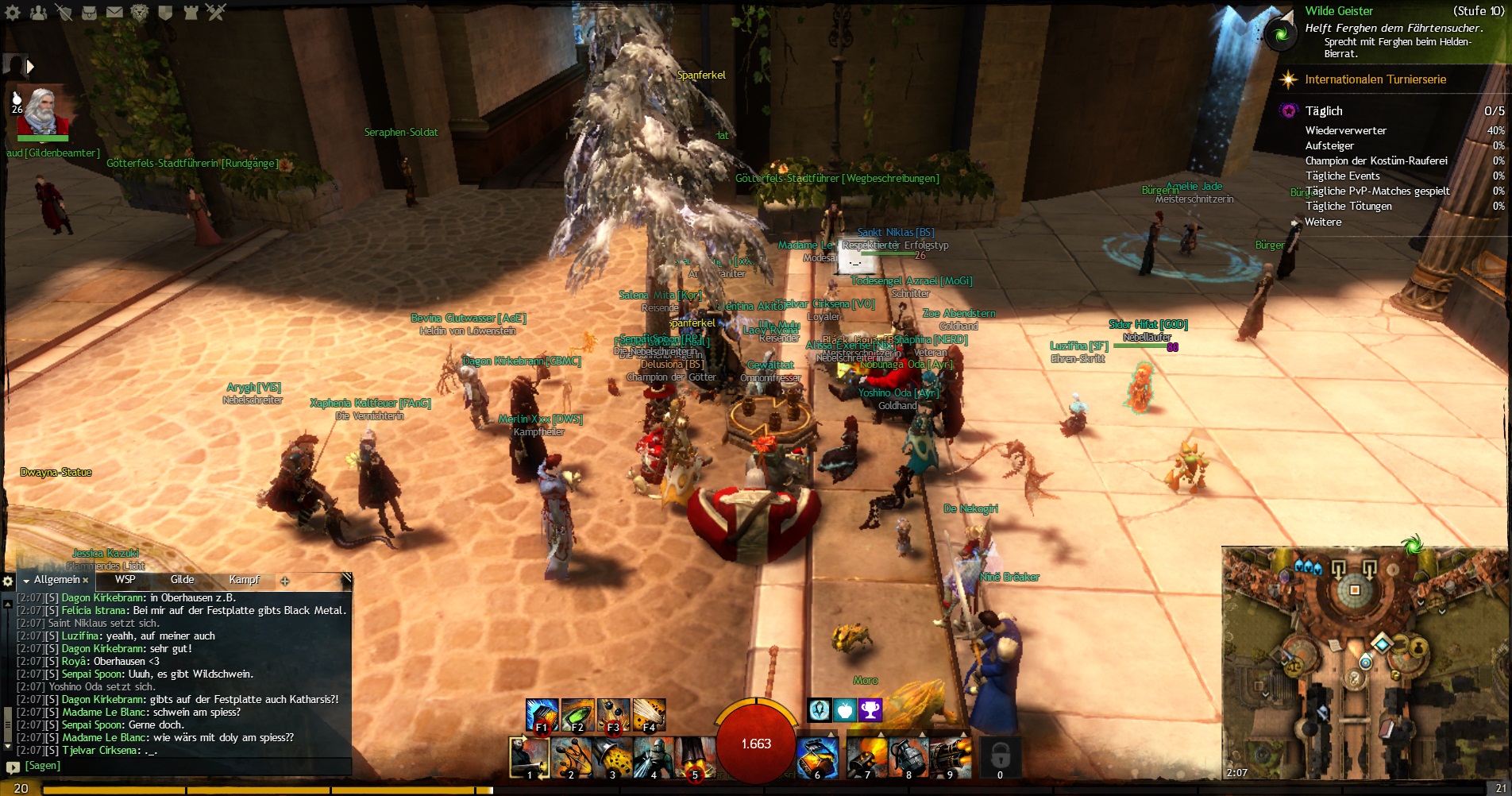The height and width of the screenshot is (796, 1512).
Task: Use the grenade utility skill 8
Action: pyautogui.click(x=908, y=757)
